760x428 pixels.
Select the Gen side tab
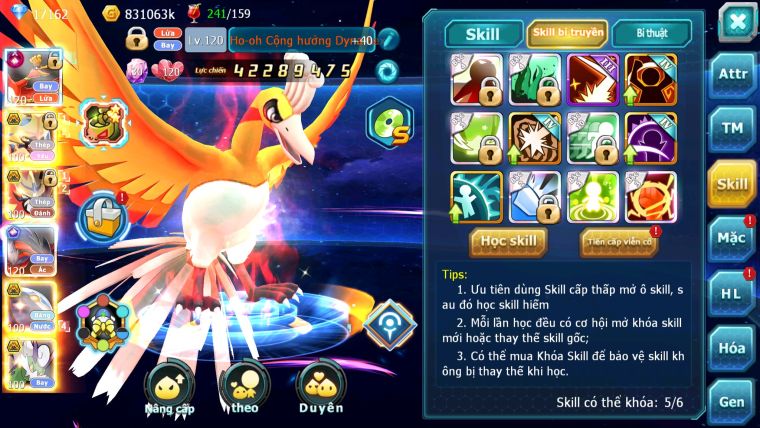point(732,400)
